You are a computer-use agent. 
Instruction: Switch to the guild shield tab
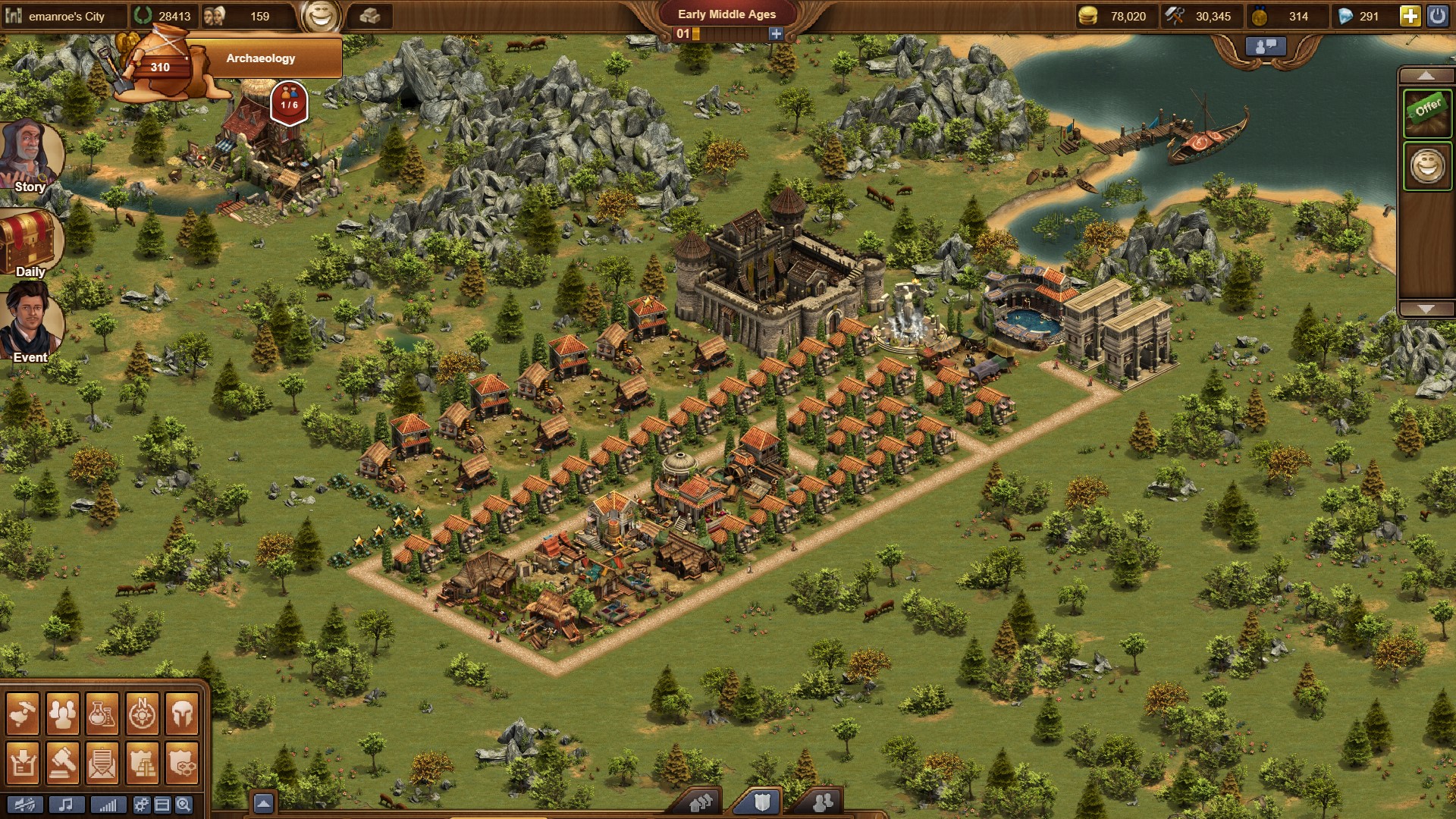761,802
